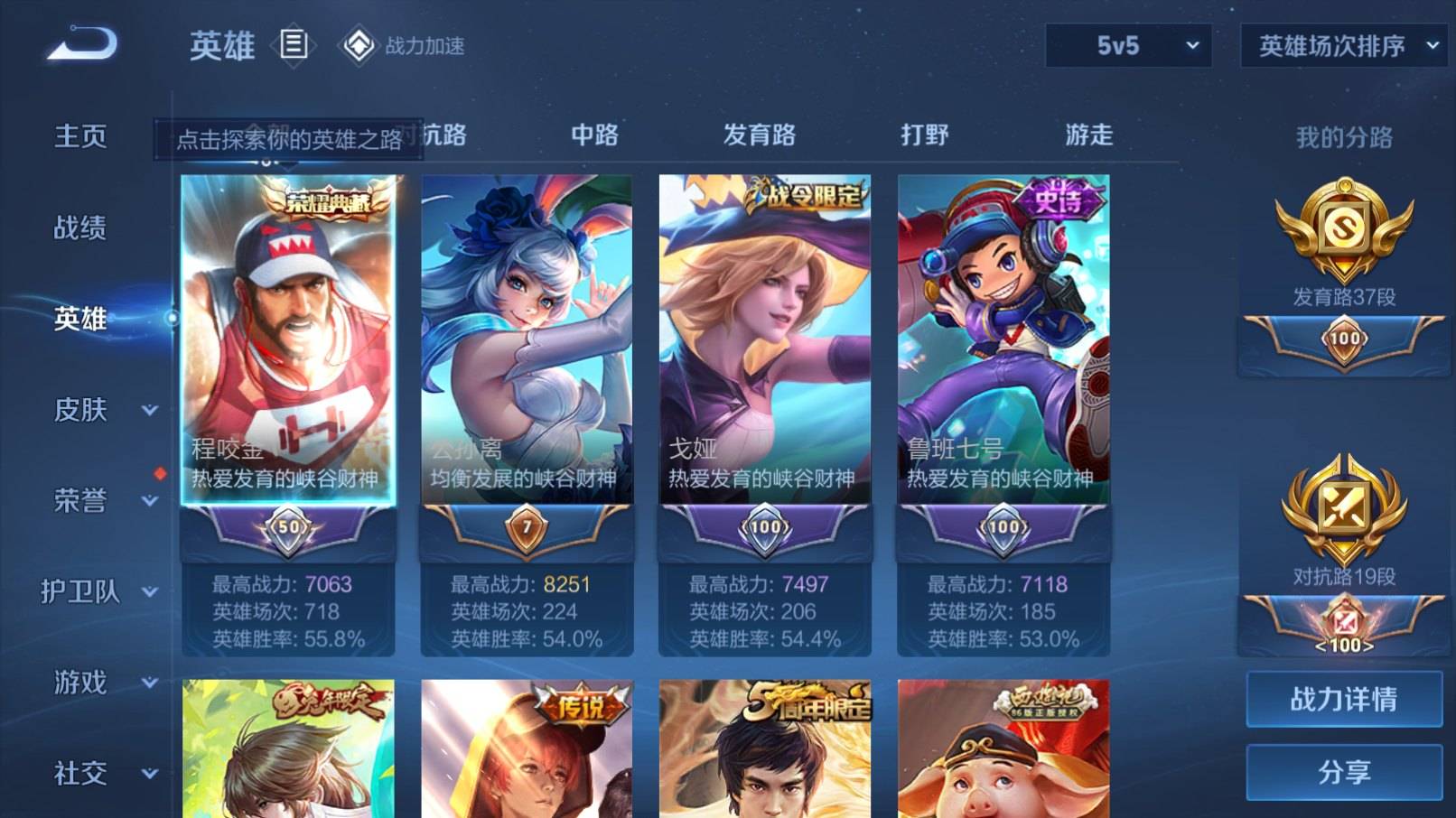Select the 程咬金 hero card portrait
1456x818 pixels.
(x=289, y=325)
